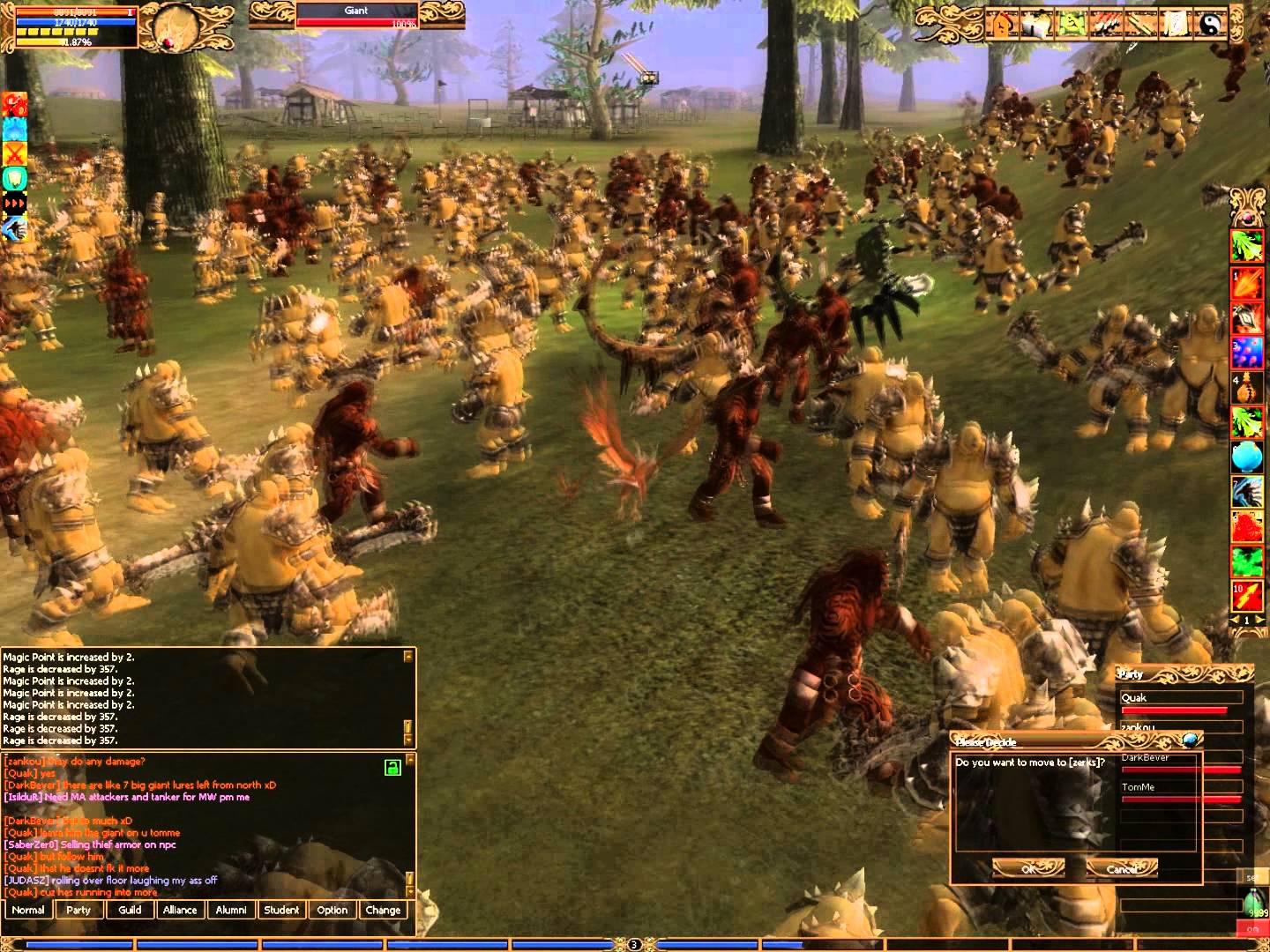Screen dimensions: 1270x952
Task: Toggle the green chat lock icon
Action: point(392,768)
